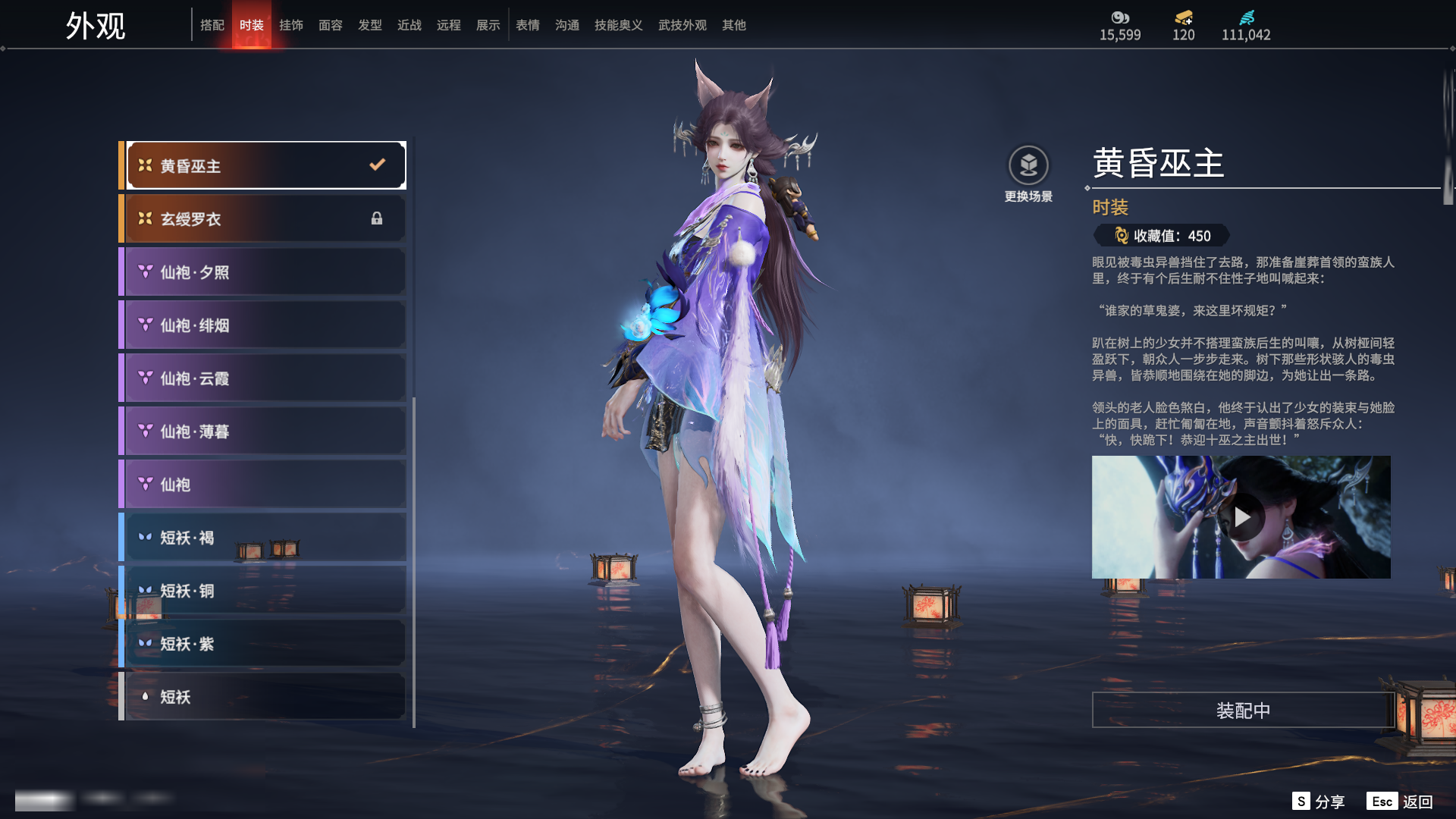Switch to the 武技外观 tab

[682, 25]
